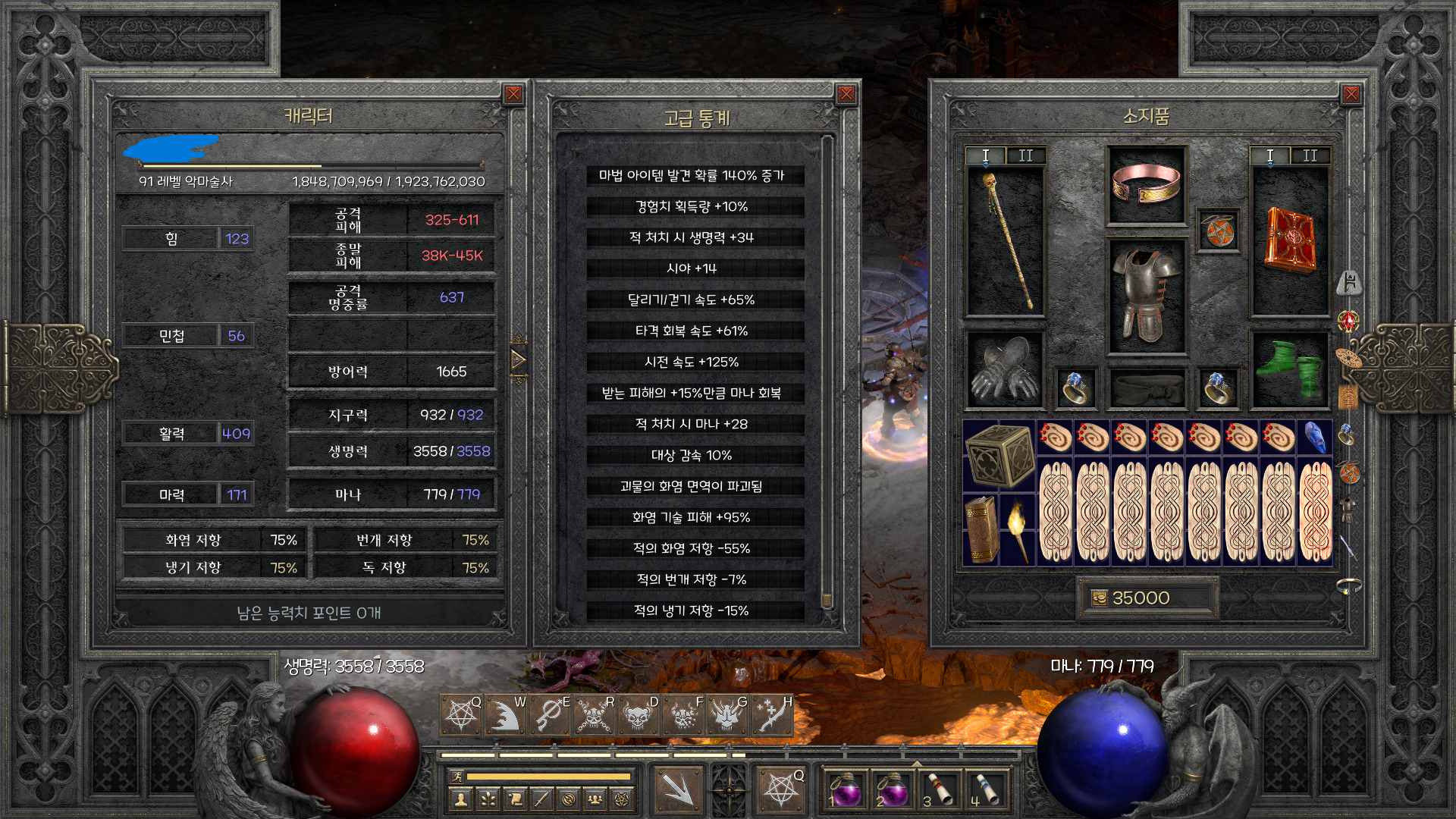The image size is (1456, 819).
Task: Close the character stats panel
Action: pos(513,94)
